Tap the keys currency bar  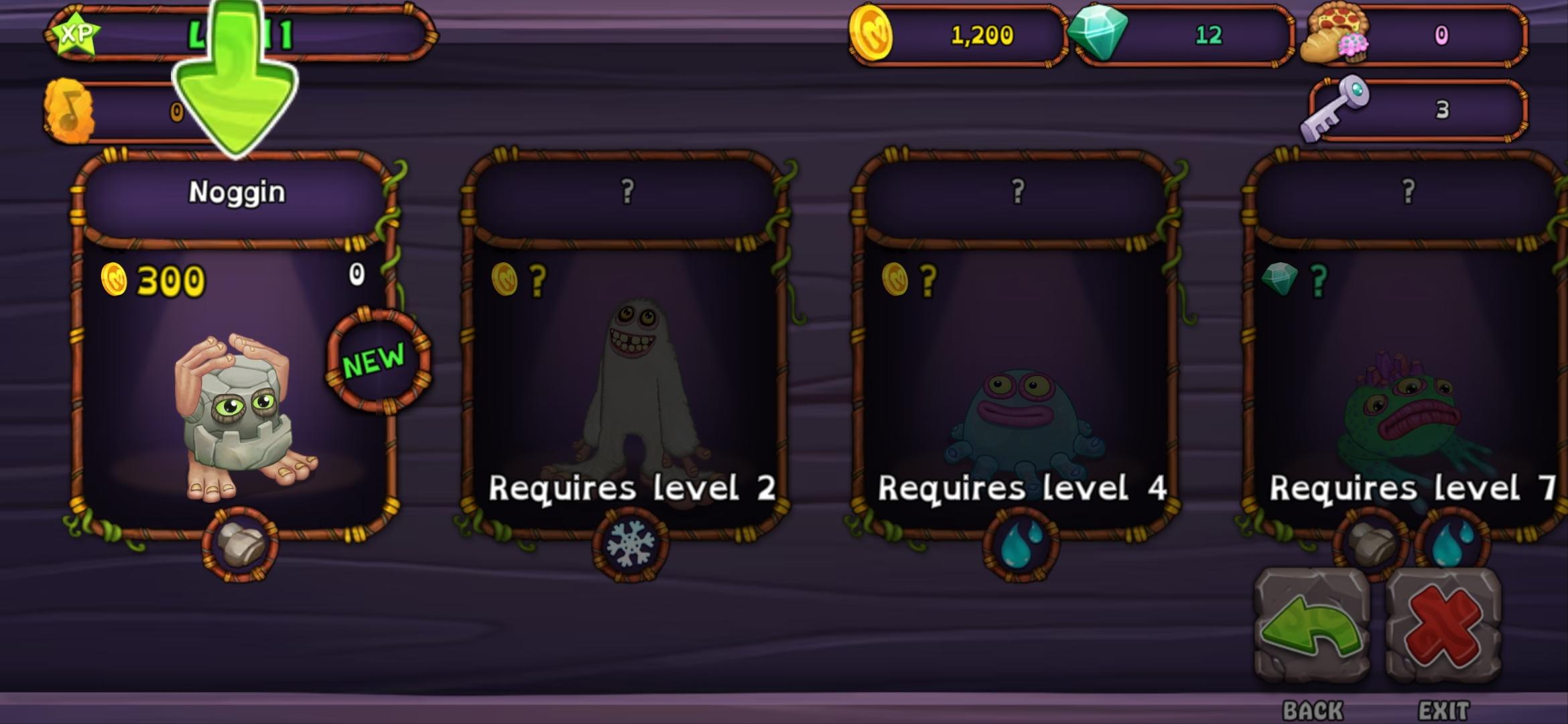tap(1414, 109)
